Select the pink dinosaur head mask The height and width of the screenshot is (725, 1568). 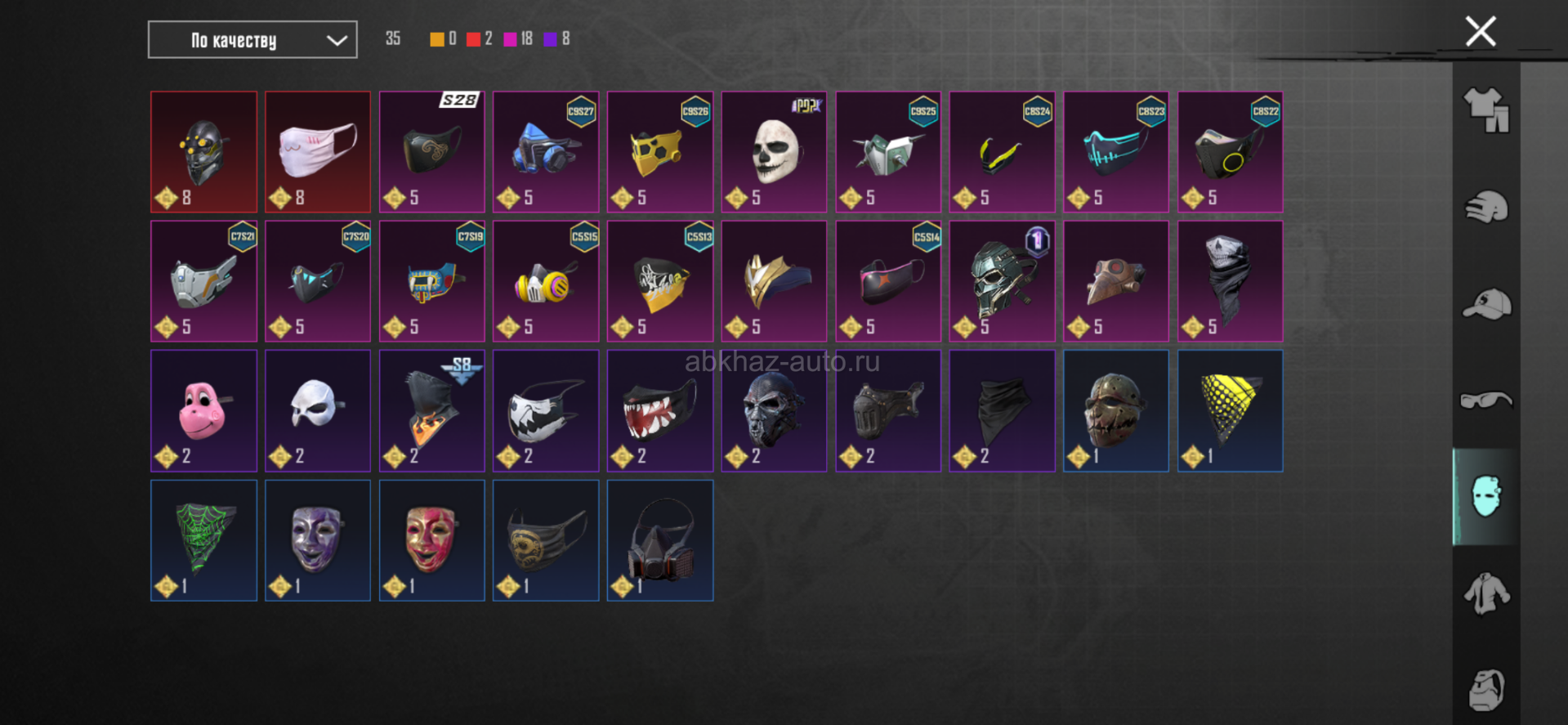click(203, 410)
